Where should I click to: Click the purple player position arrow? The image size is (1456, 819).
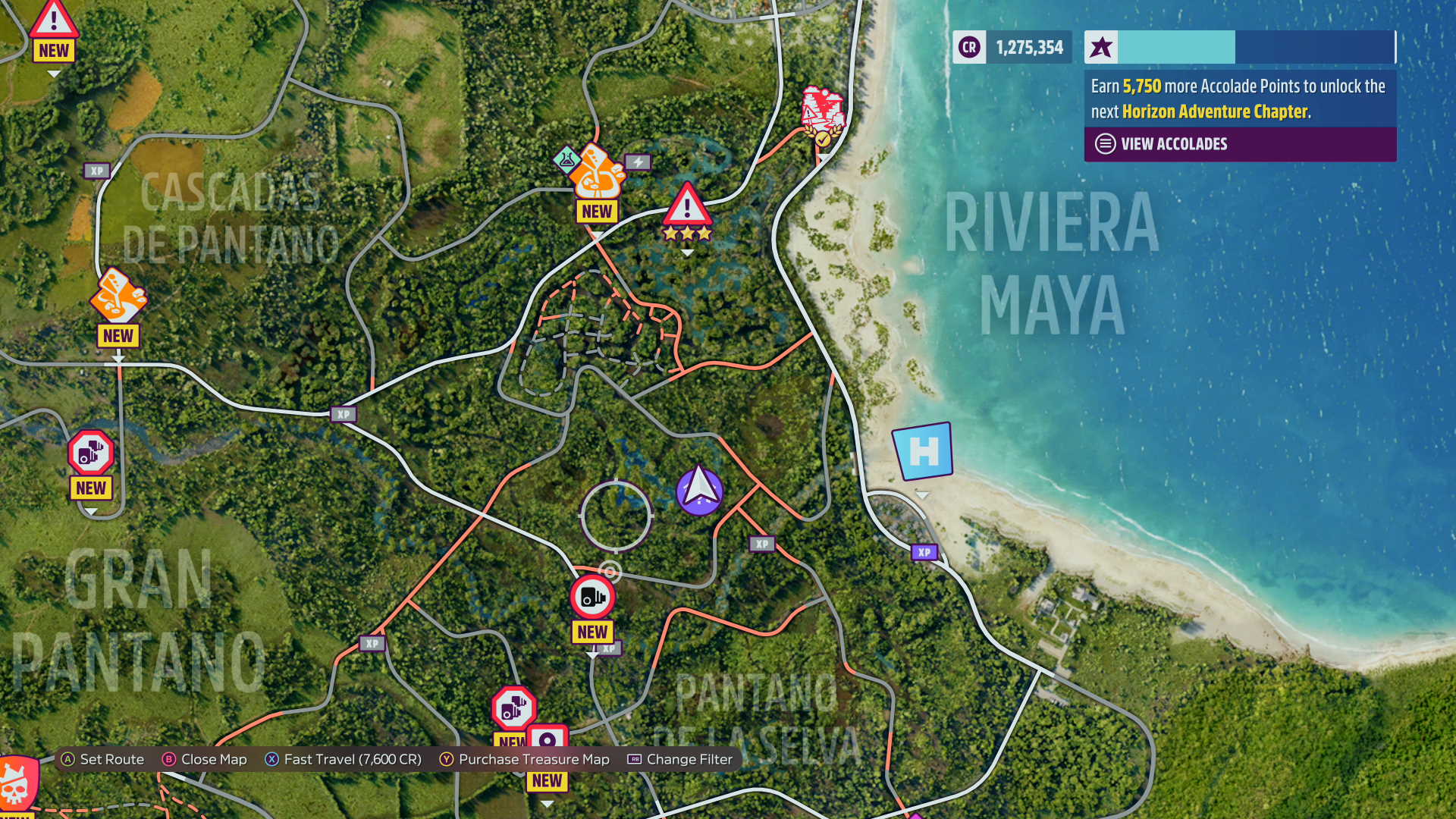pyautogui.click(x=699, y=491)
